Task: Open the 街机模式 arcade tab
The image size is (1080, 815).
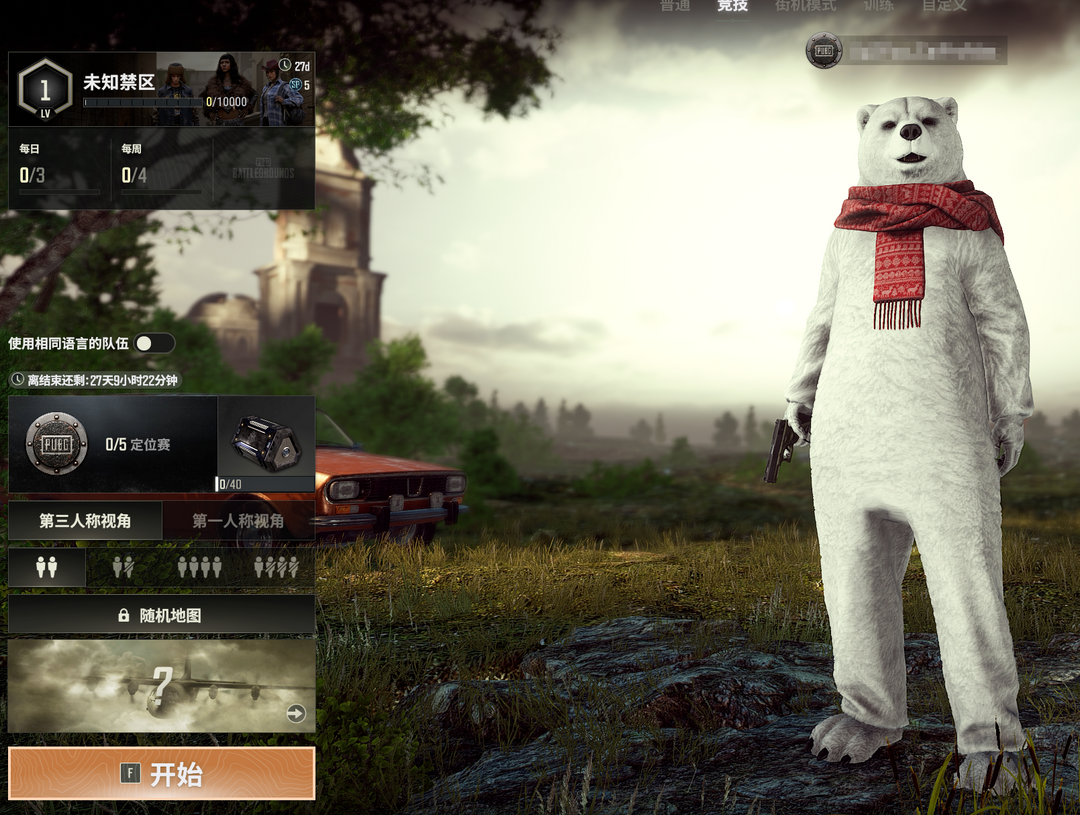Action: [805, 5]
